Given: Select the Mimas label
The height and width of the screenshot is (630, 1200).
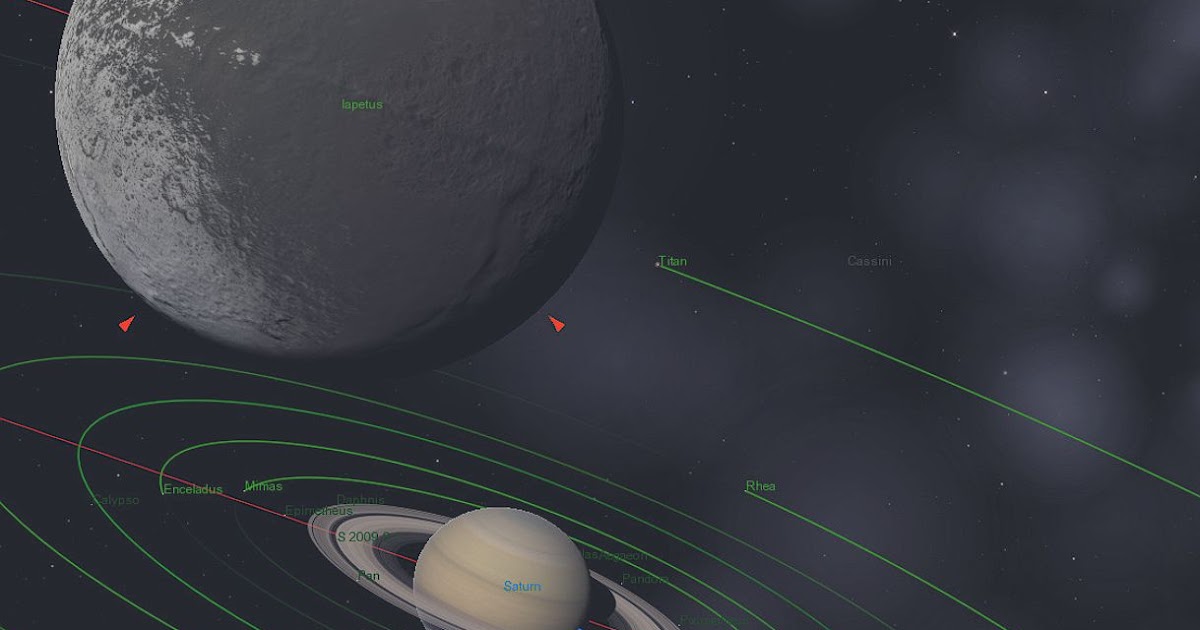Looking at the screenshot, I should pyautogui.click(x=263, y=487).
